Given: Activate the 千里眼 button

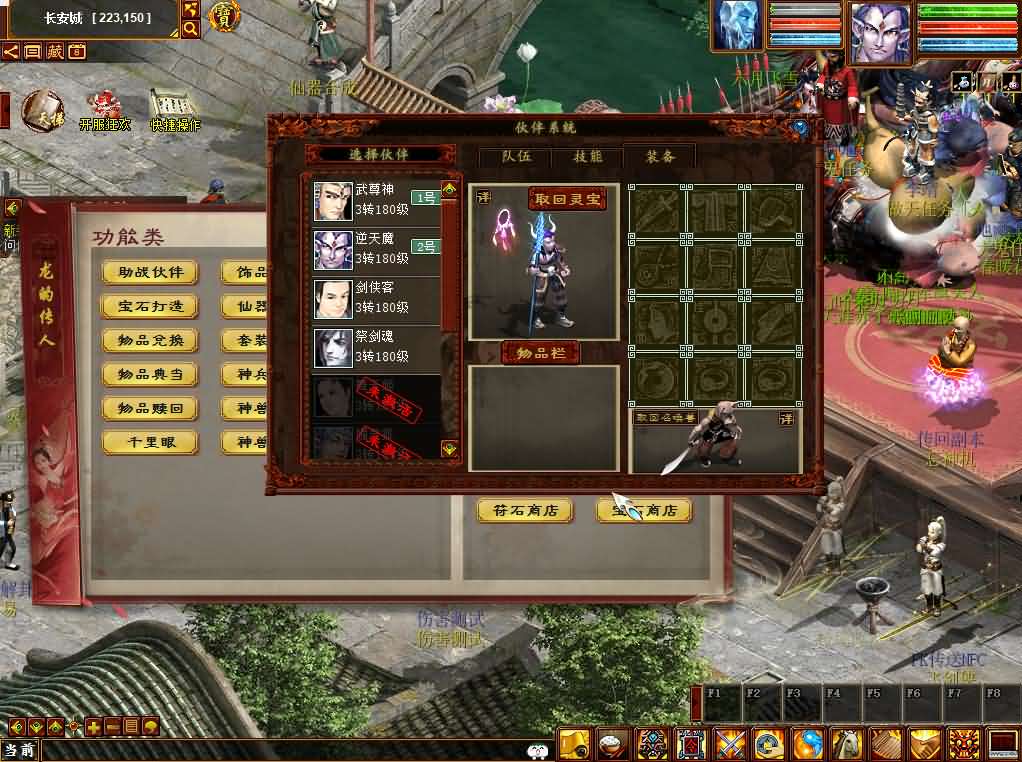Looking at the screenshot, I should (150, 442).
